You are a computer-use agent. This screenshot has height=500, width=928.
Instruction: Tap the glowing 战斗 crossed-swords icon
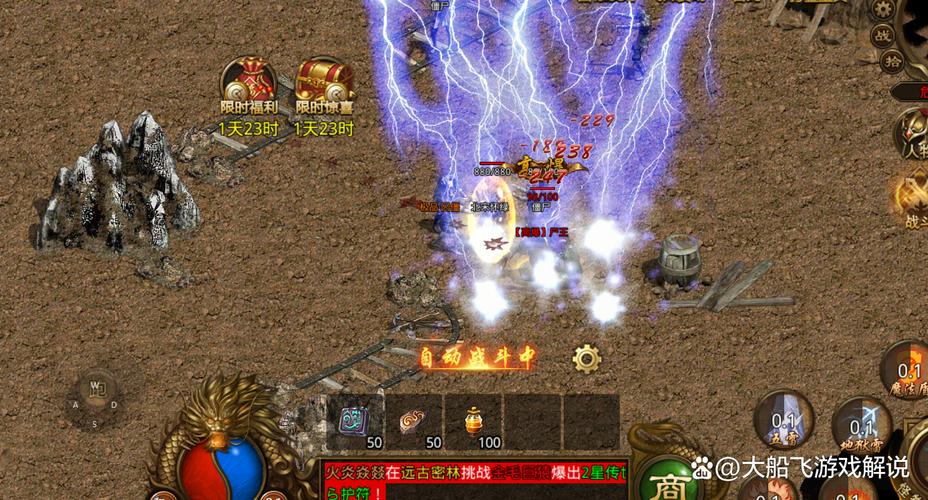click(911, 196)
